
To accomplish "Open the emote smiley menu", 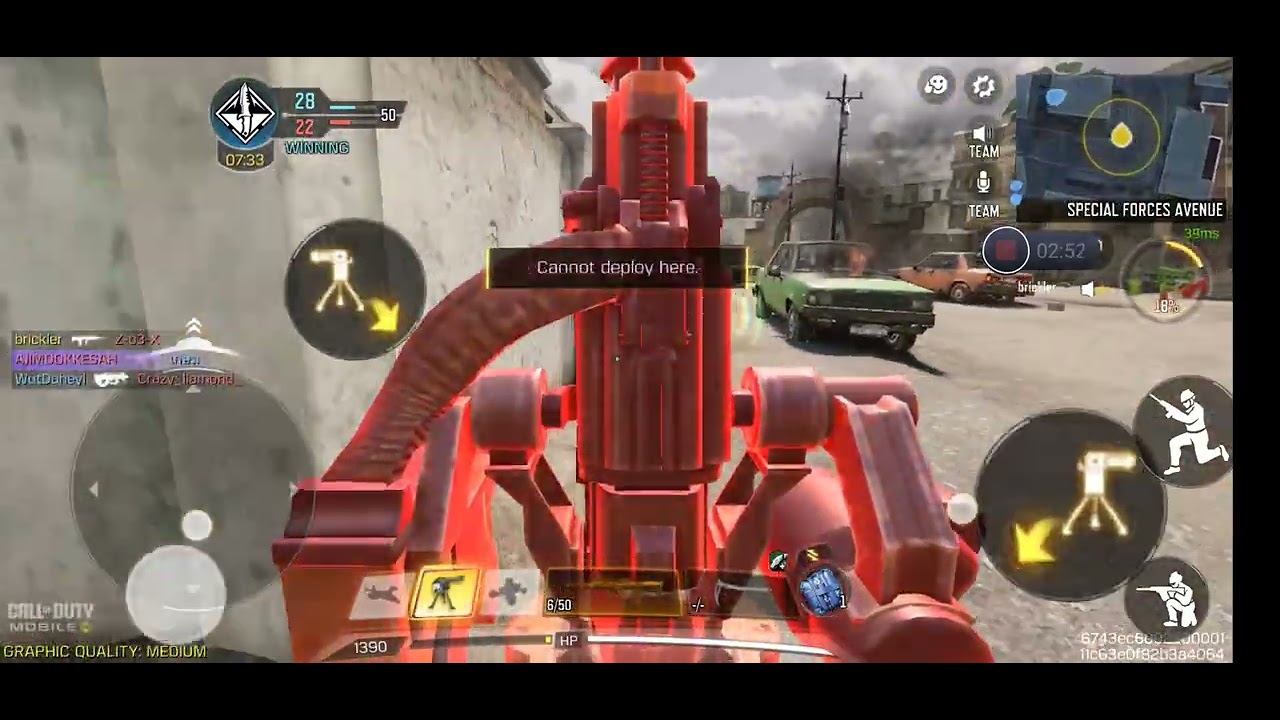I will (937, 86).
